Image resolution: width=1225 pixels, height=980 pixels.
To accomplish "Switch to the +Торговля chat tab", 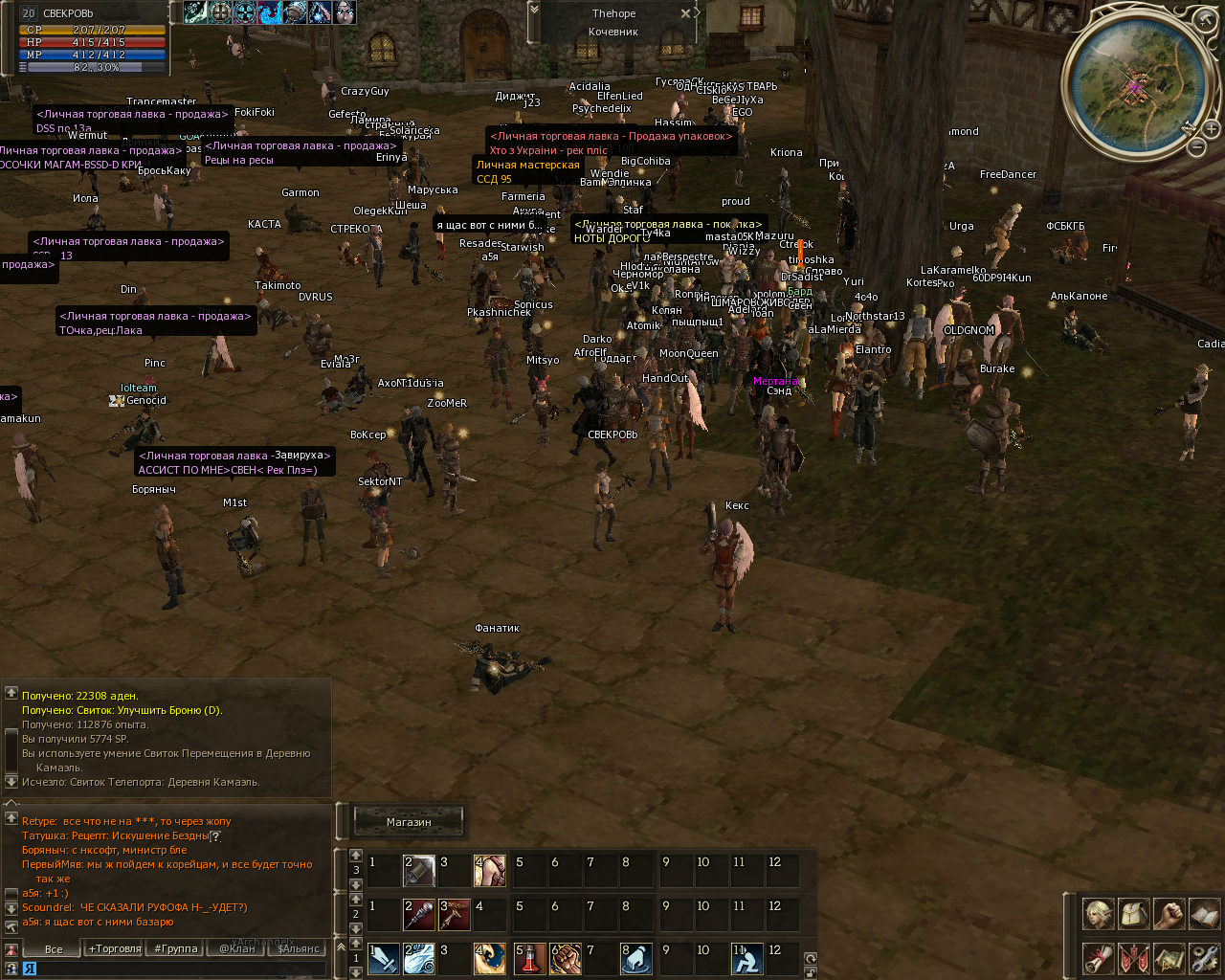I will point(114,948).
